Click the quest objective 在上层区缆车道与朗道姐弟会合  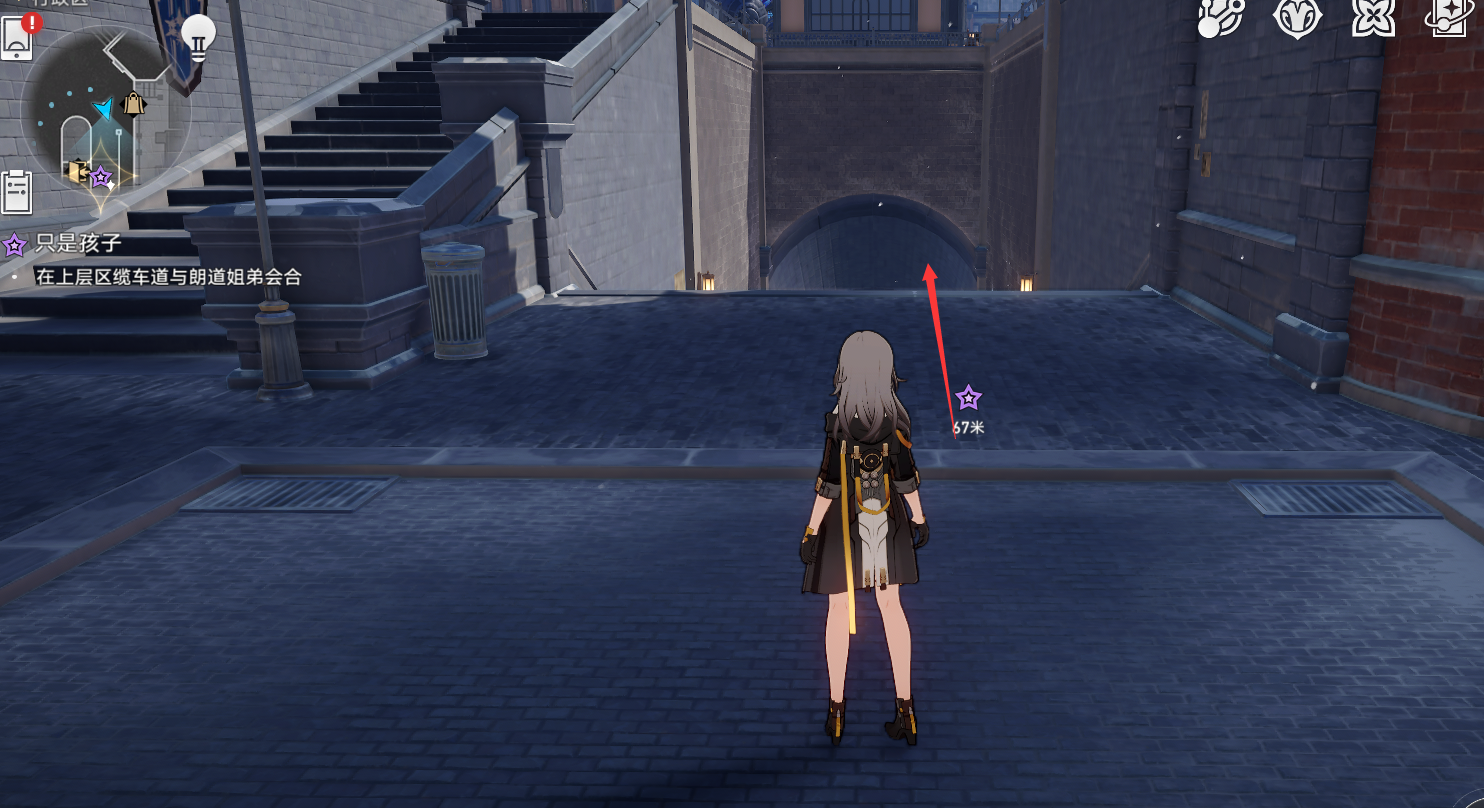coord(168,277)
